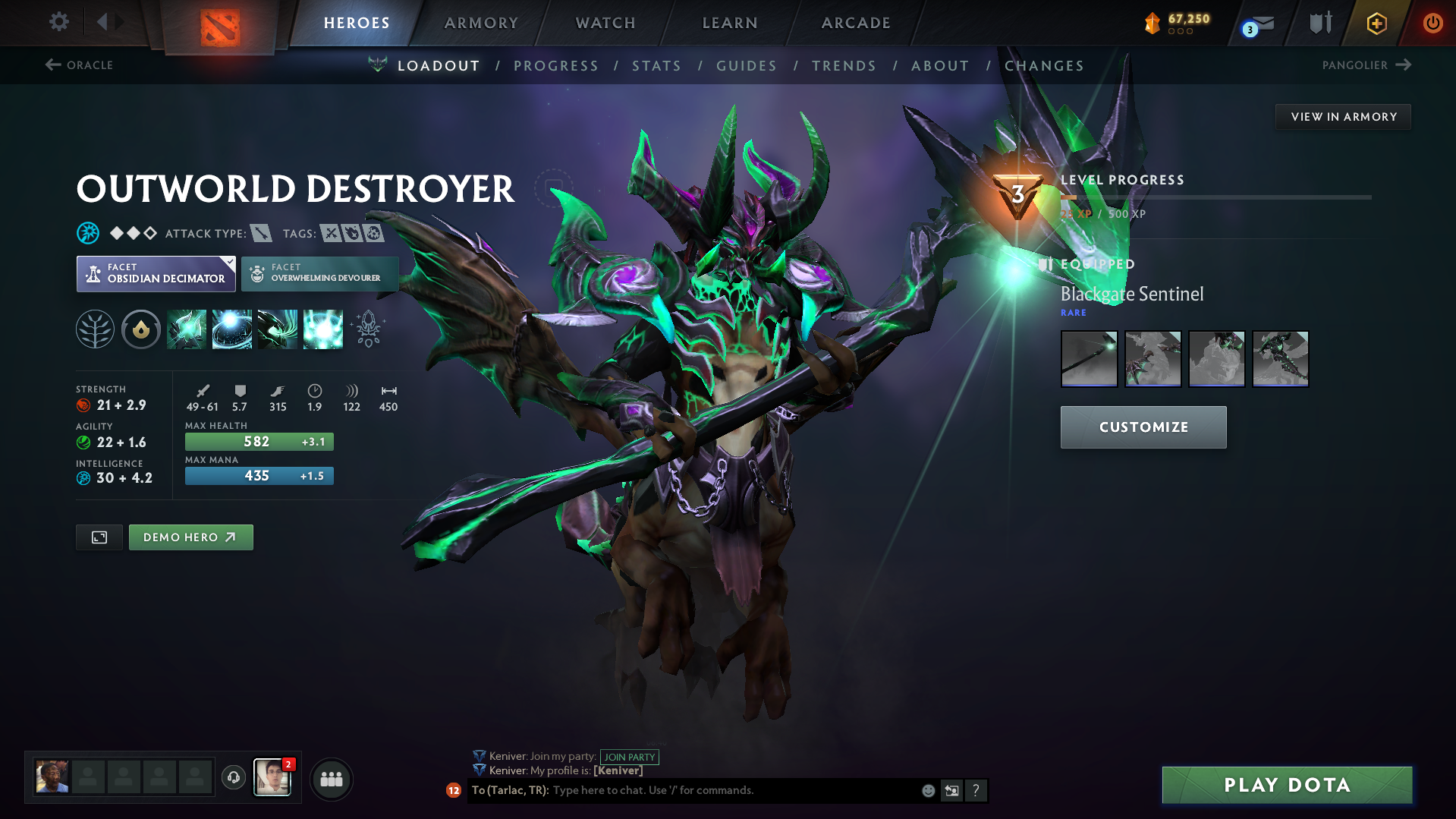
Task: Open the talent tree icon
Action: (94, 329)
